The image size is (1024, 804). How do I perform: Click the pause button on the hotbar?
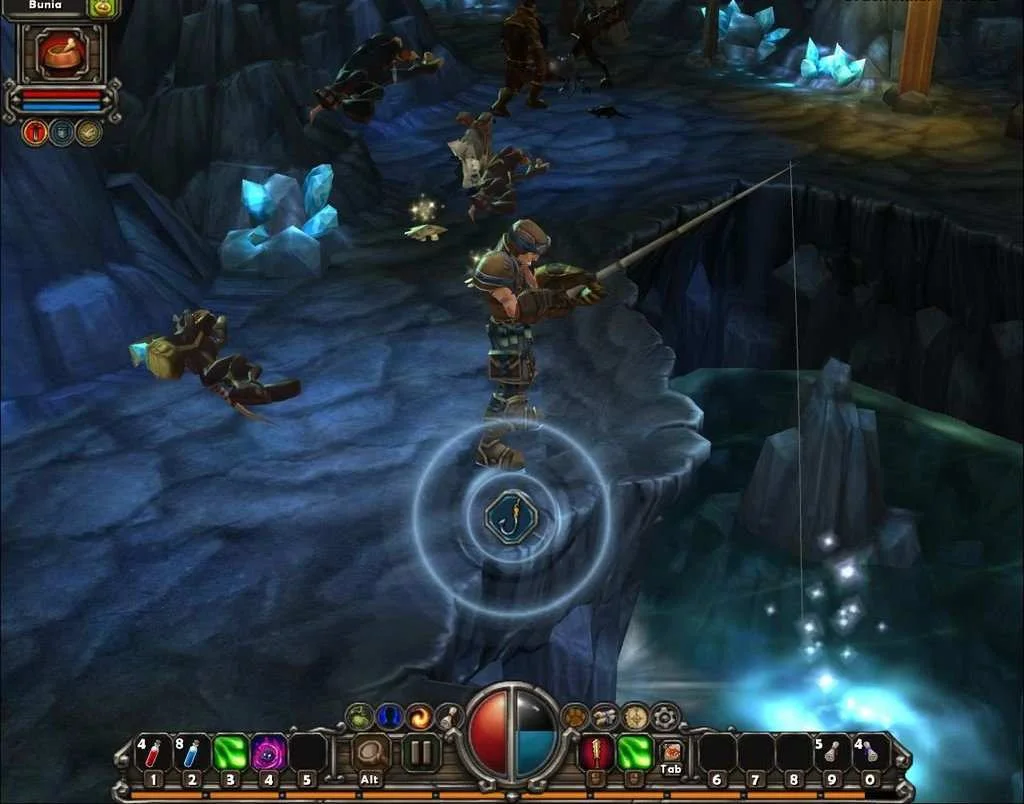421,753
